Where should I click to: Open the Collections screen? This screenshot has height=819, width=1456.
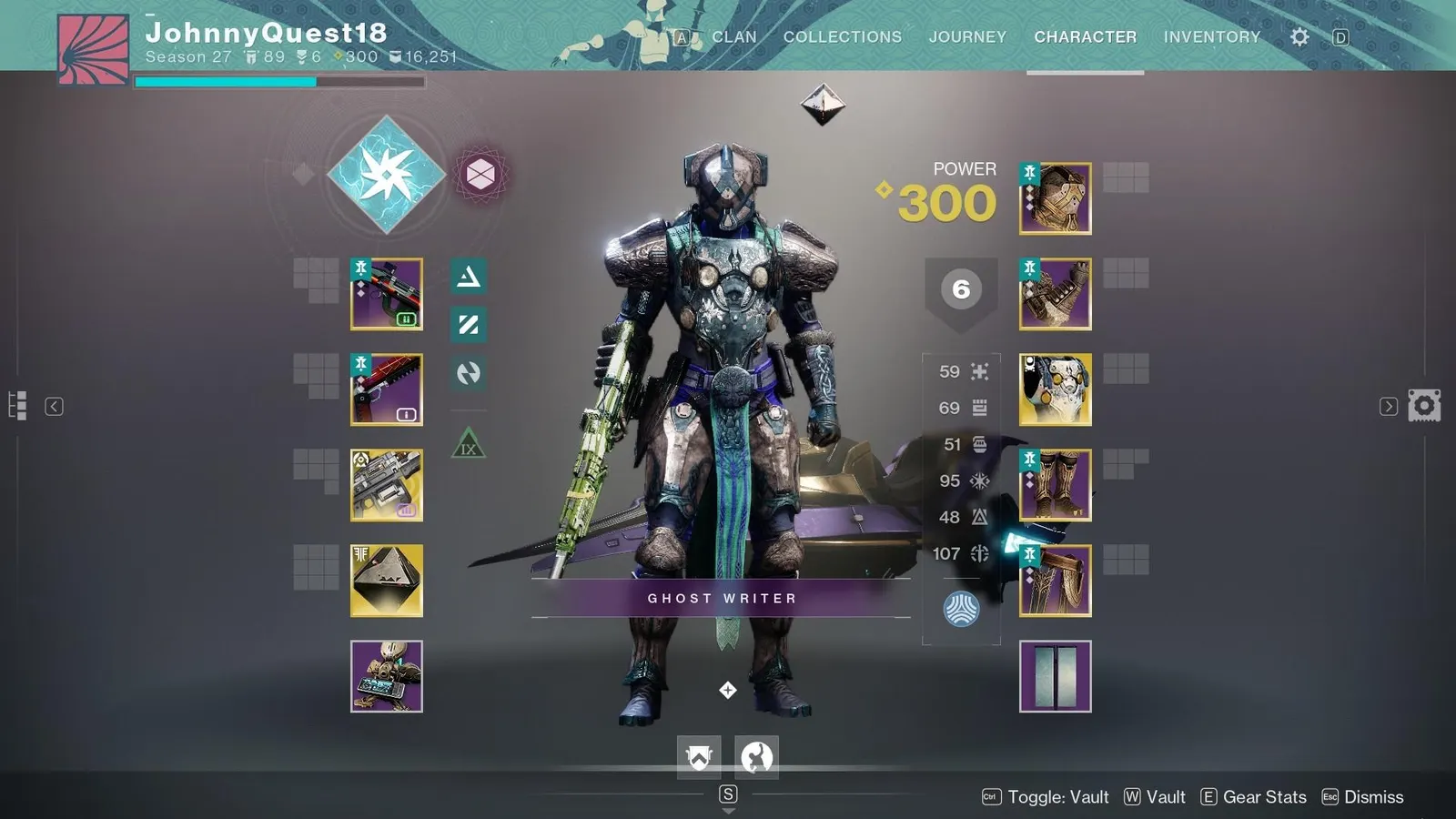click(x=842, y=36)
